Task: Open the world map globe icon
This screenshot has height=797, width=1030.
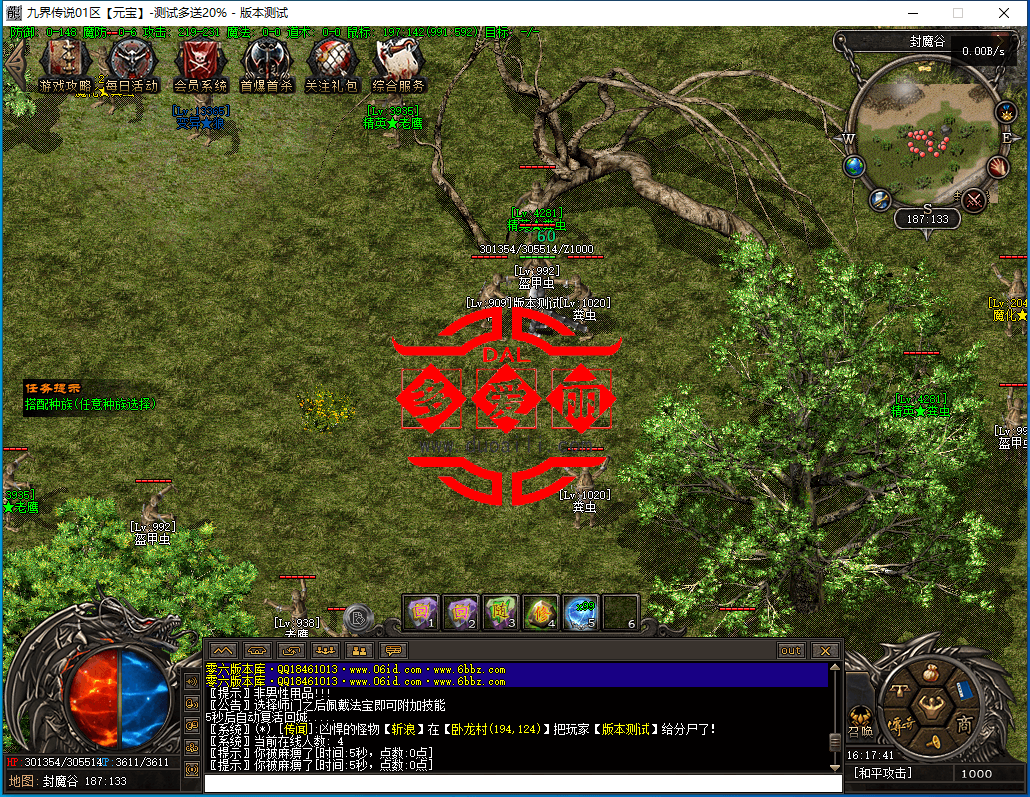Action: pyautogui.click(x=854, y=166)
